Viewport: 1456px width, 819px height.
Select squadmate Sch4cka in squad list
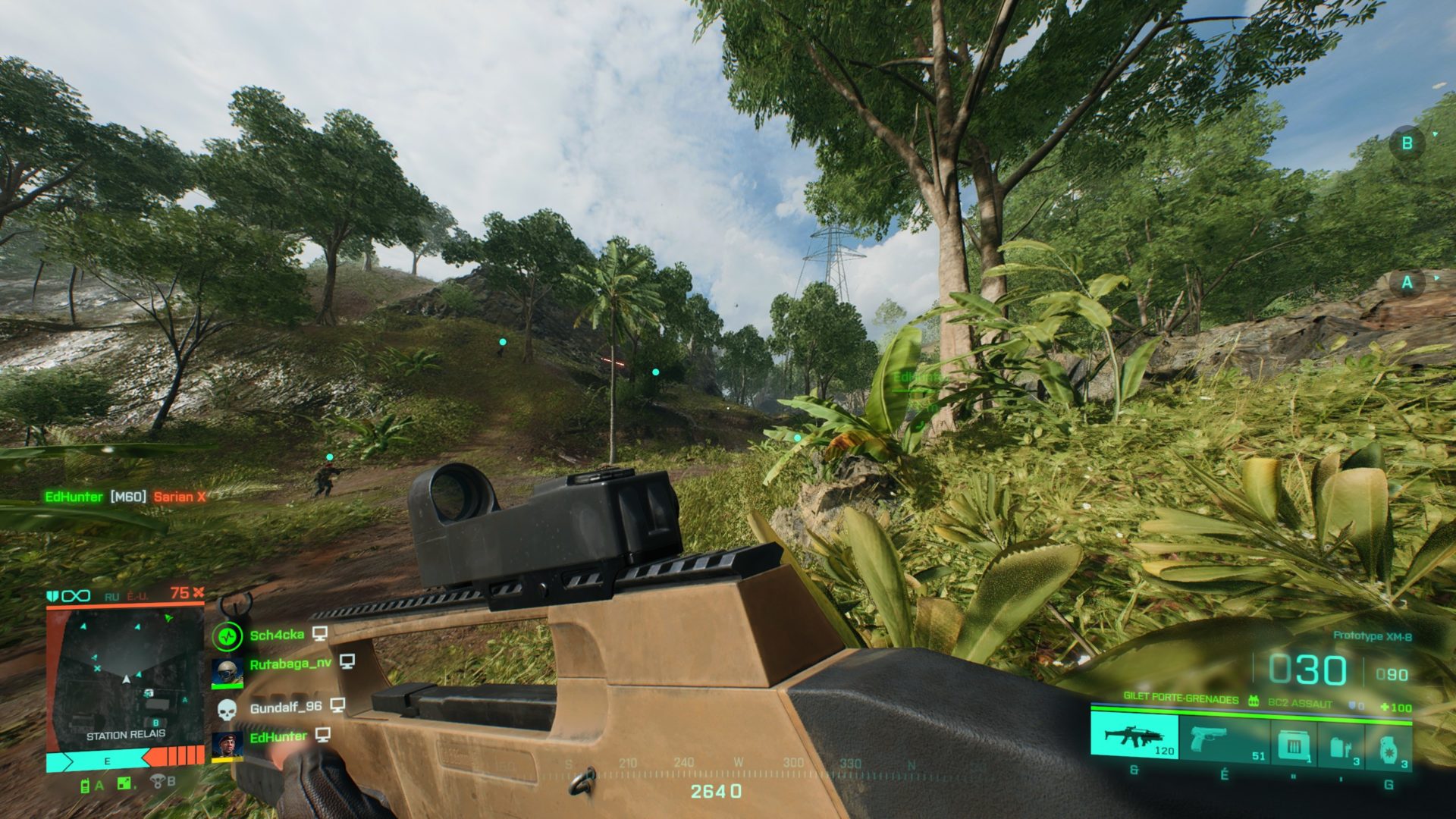tap(277, 635)
